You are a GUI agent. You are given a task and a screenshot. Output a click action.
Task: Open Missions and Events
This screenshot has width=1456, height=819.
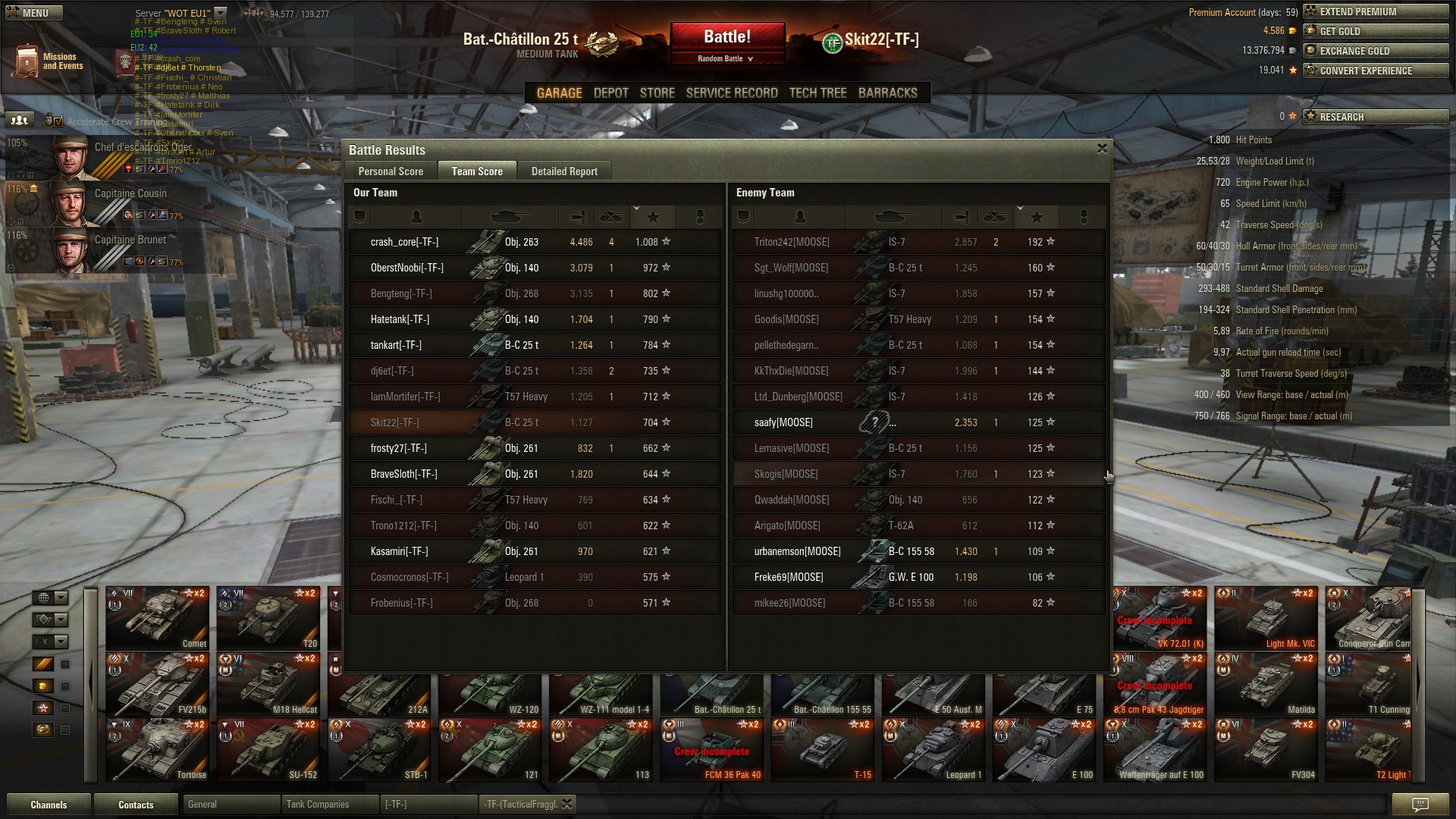point(47,61)
